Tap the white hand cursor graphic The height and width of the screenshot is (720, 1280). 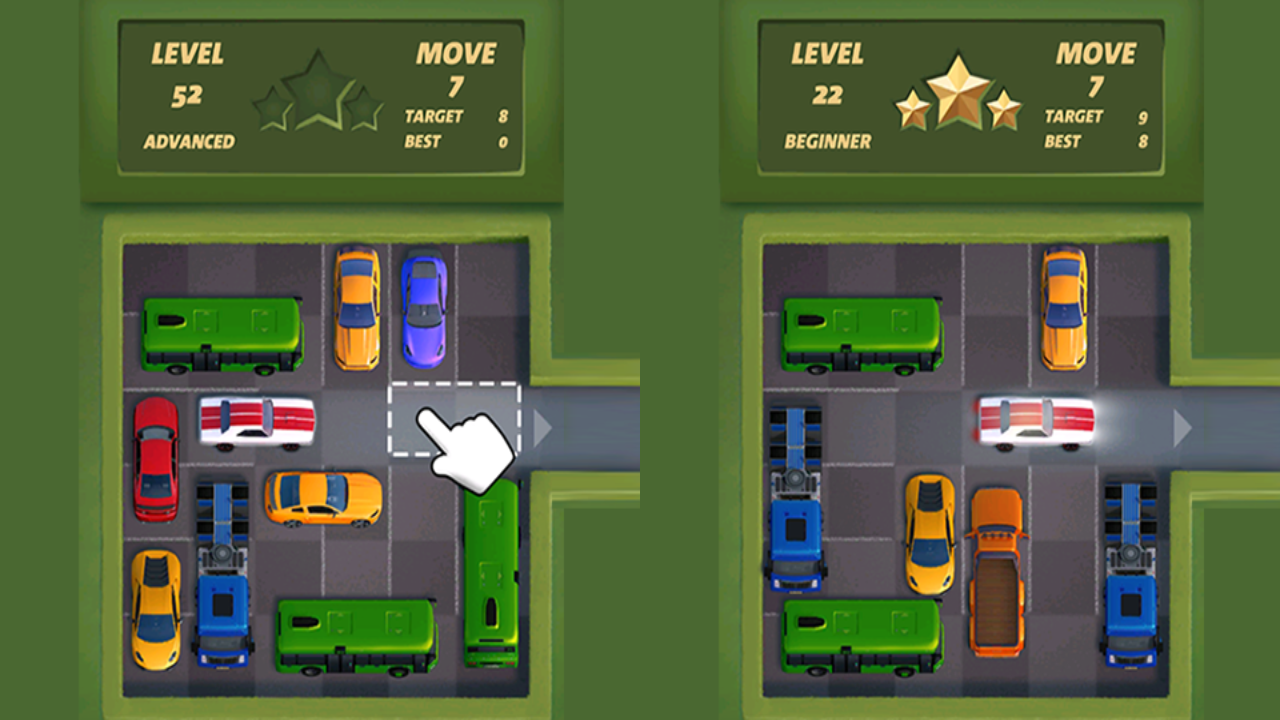(470, 450)
